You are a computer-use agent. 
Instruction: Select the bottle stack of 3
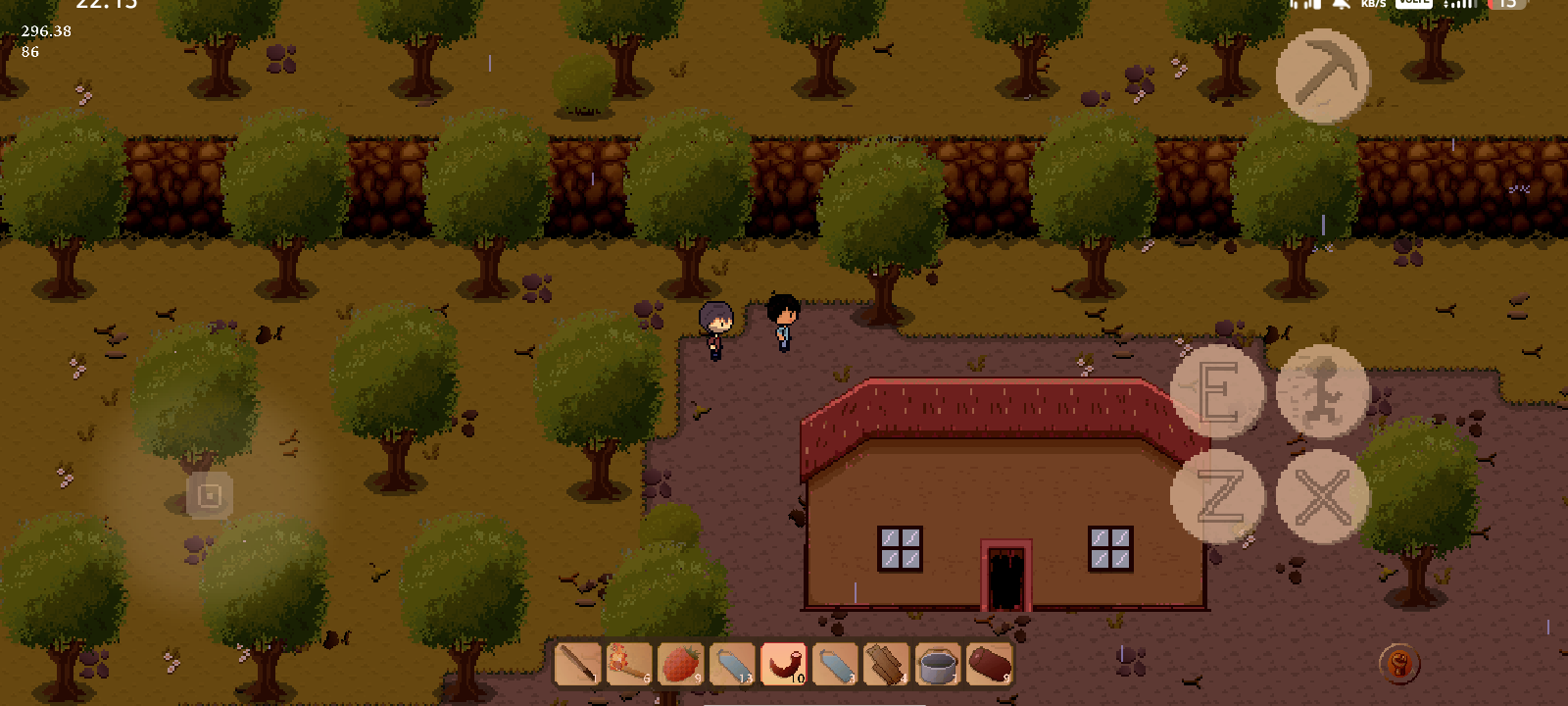(x=835, y=664)
